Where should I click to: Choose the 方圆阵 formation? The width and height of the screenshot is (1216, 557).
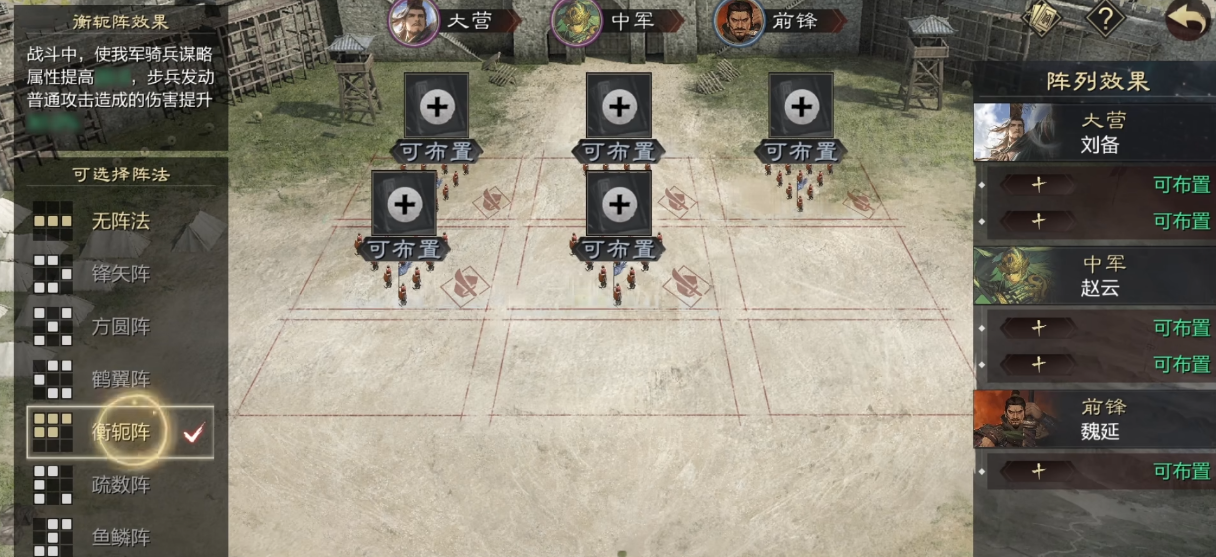[119, 326]
